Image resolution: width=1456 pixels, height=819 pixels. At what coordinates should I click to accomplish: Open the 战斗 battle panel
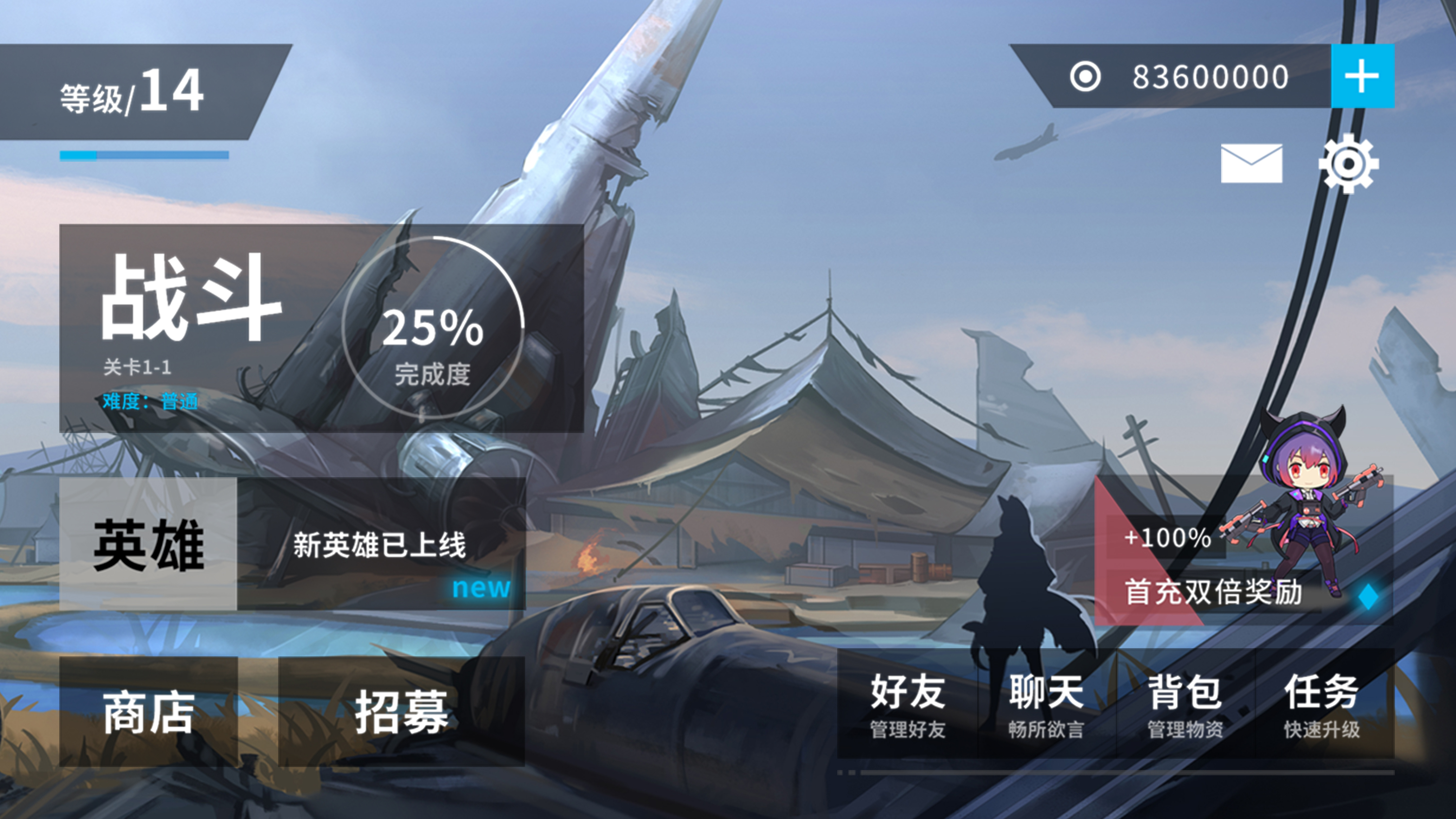pos(321,328)
